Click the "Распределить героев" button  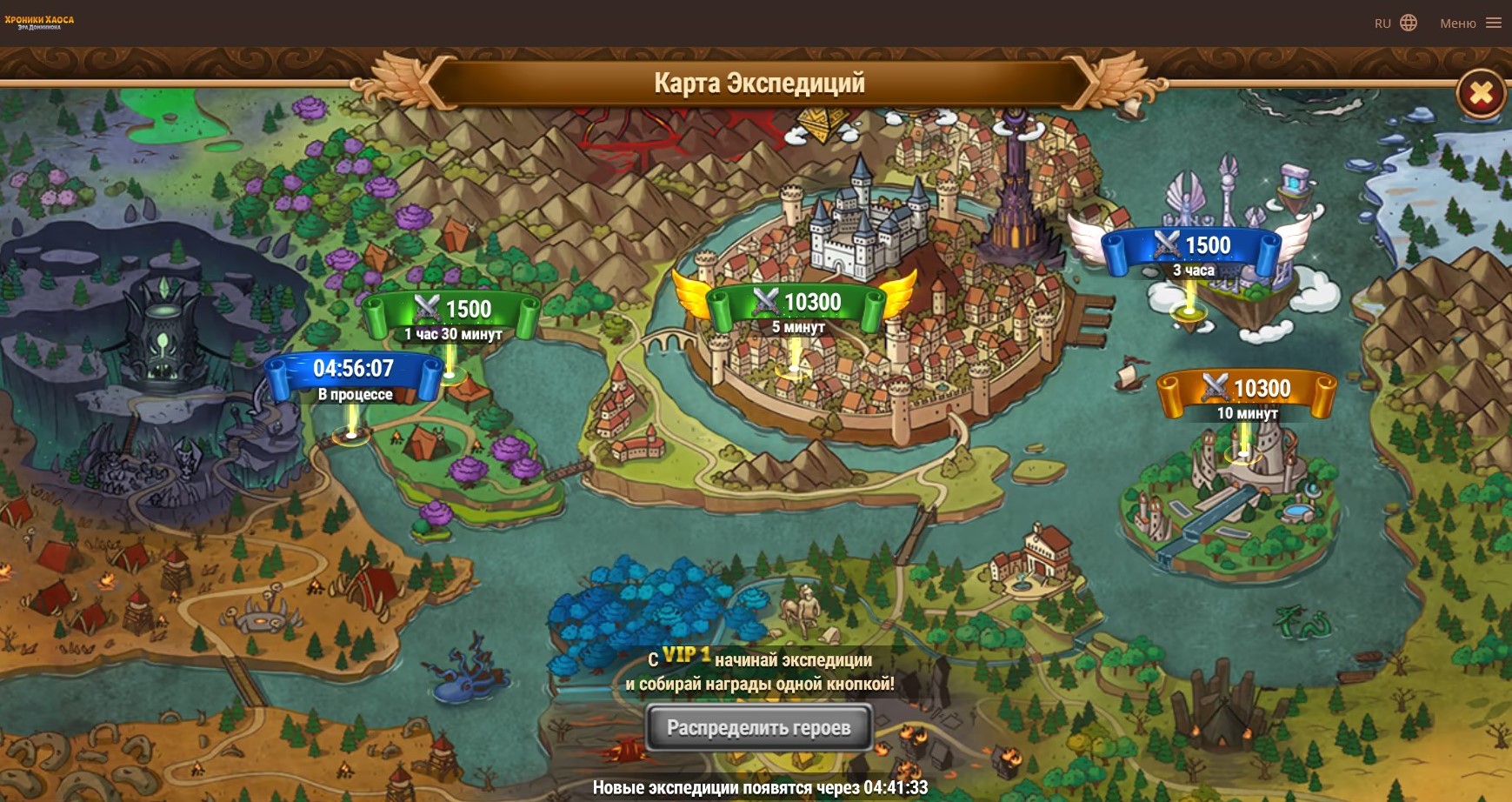759,727
